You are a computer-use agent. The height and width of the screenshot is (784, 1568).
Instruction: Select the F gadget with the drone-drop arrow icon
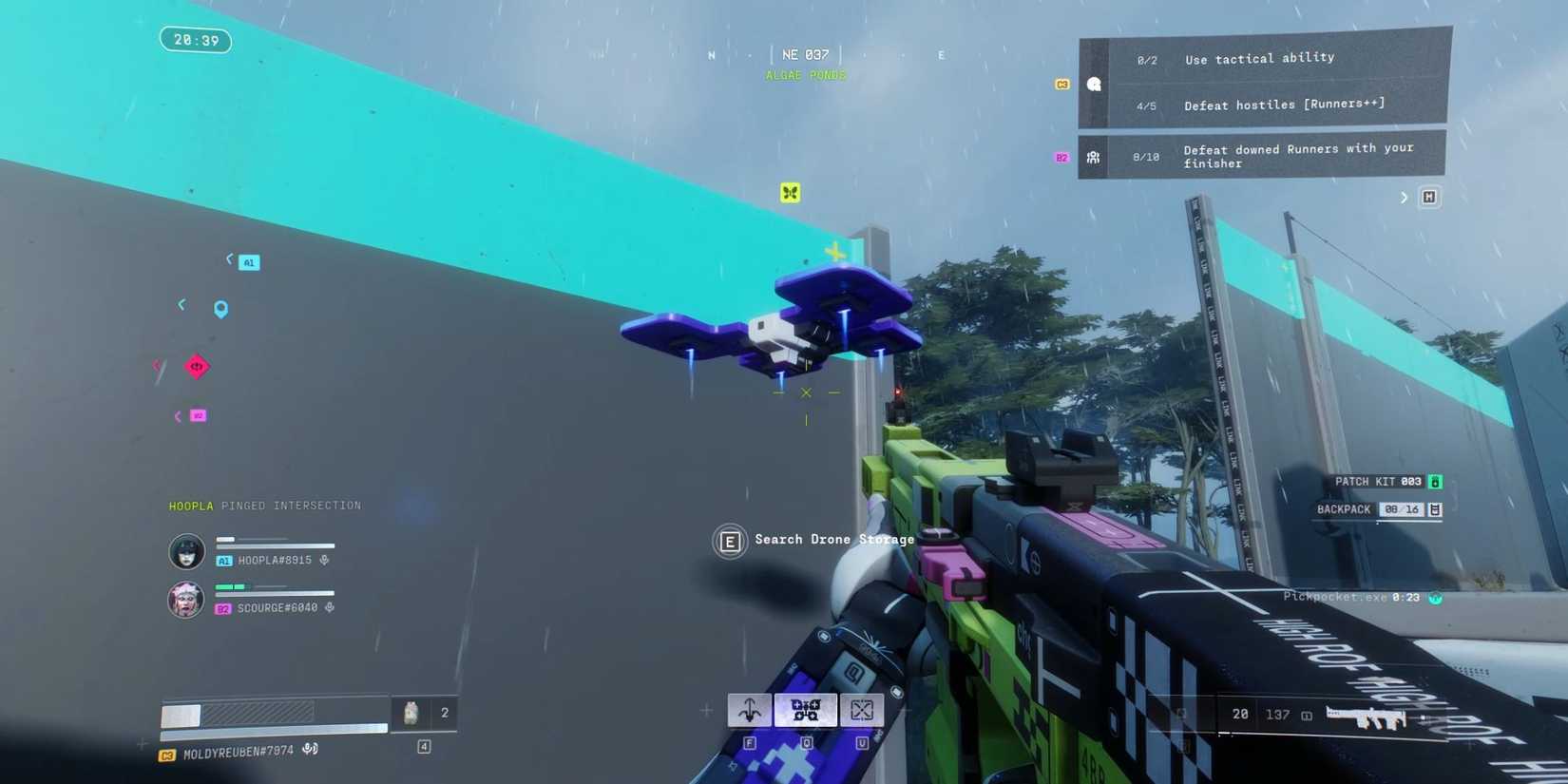coord(749,710)
